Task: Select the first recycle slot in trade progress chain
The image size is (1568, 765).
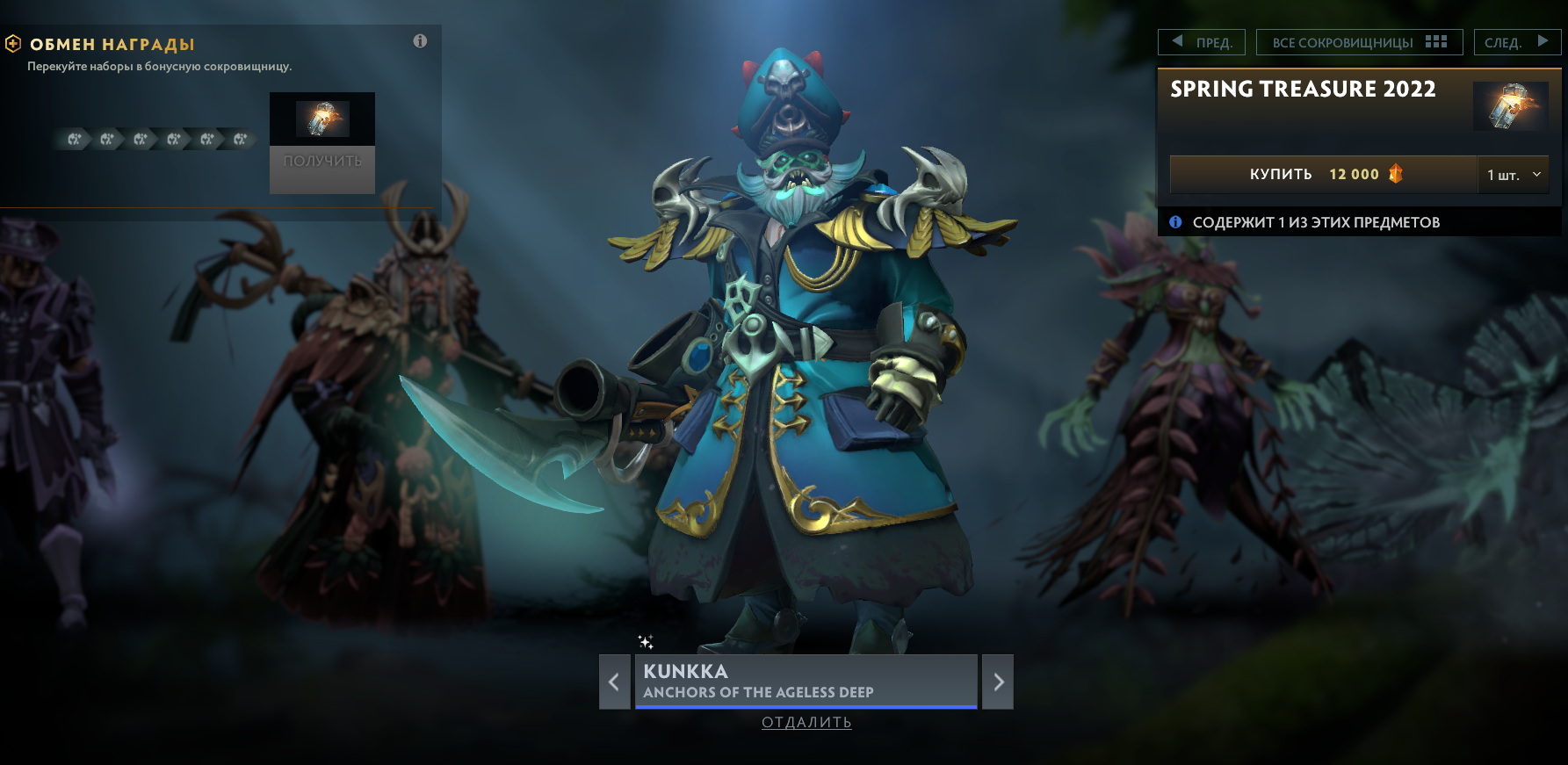Action: pyautogui.click(x=75, y=139)
